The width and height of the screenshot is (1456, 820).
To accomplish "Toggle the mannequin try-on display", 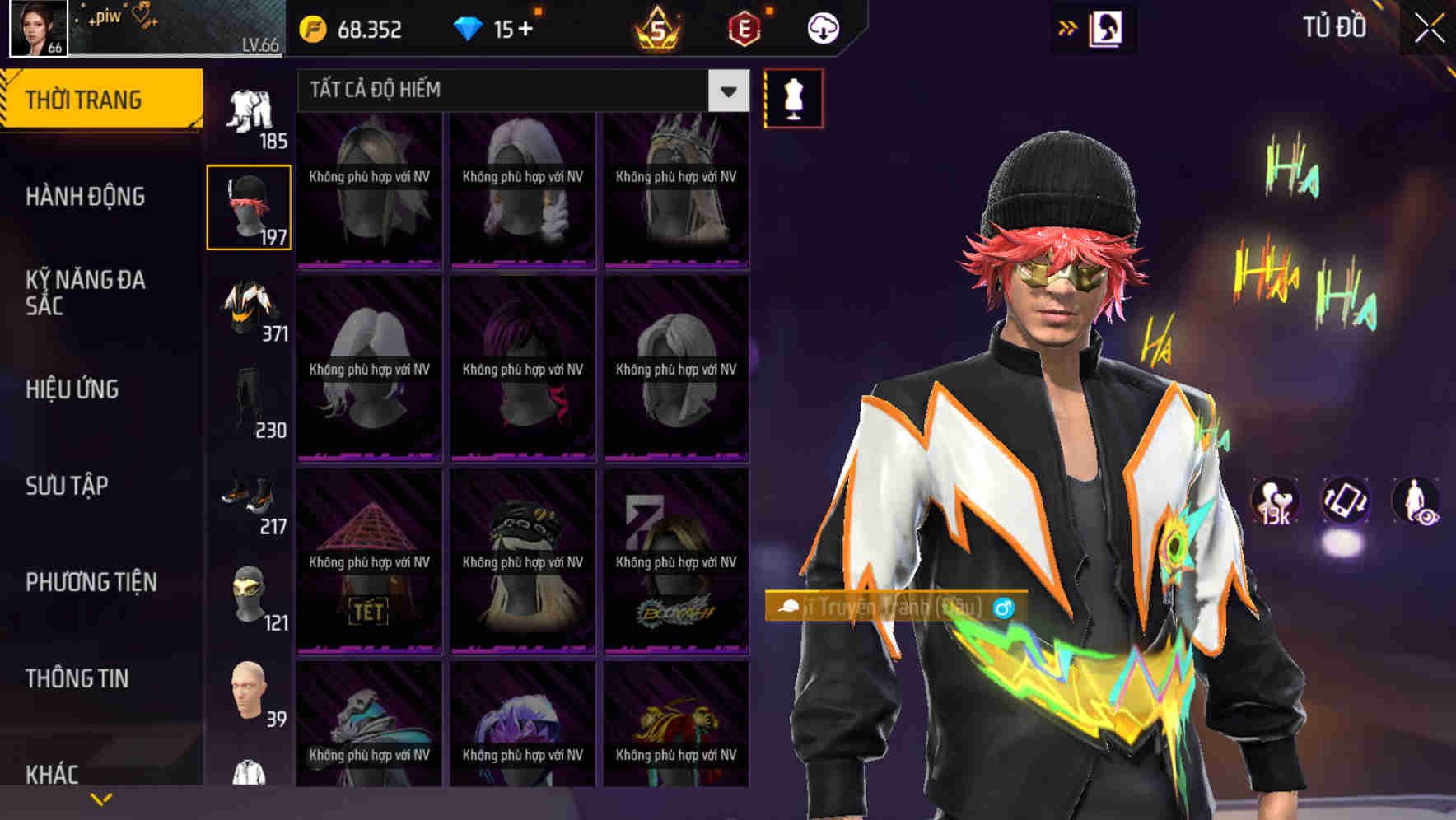I will click(x=792, y=98).
